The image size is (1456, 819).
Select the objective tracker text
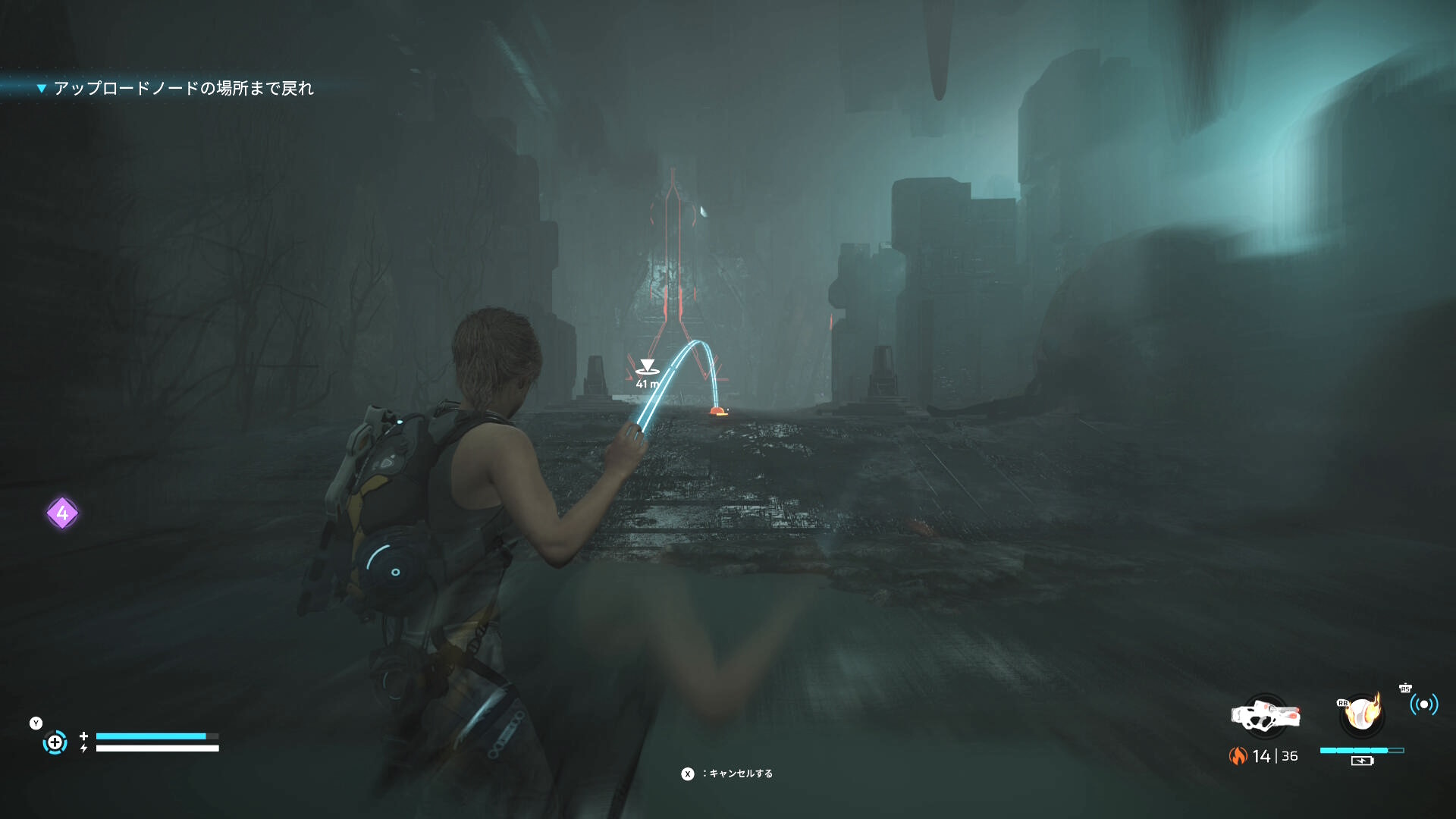183,89
